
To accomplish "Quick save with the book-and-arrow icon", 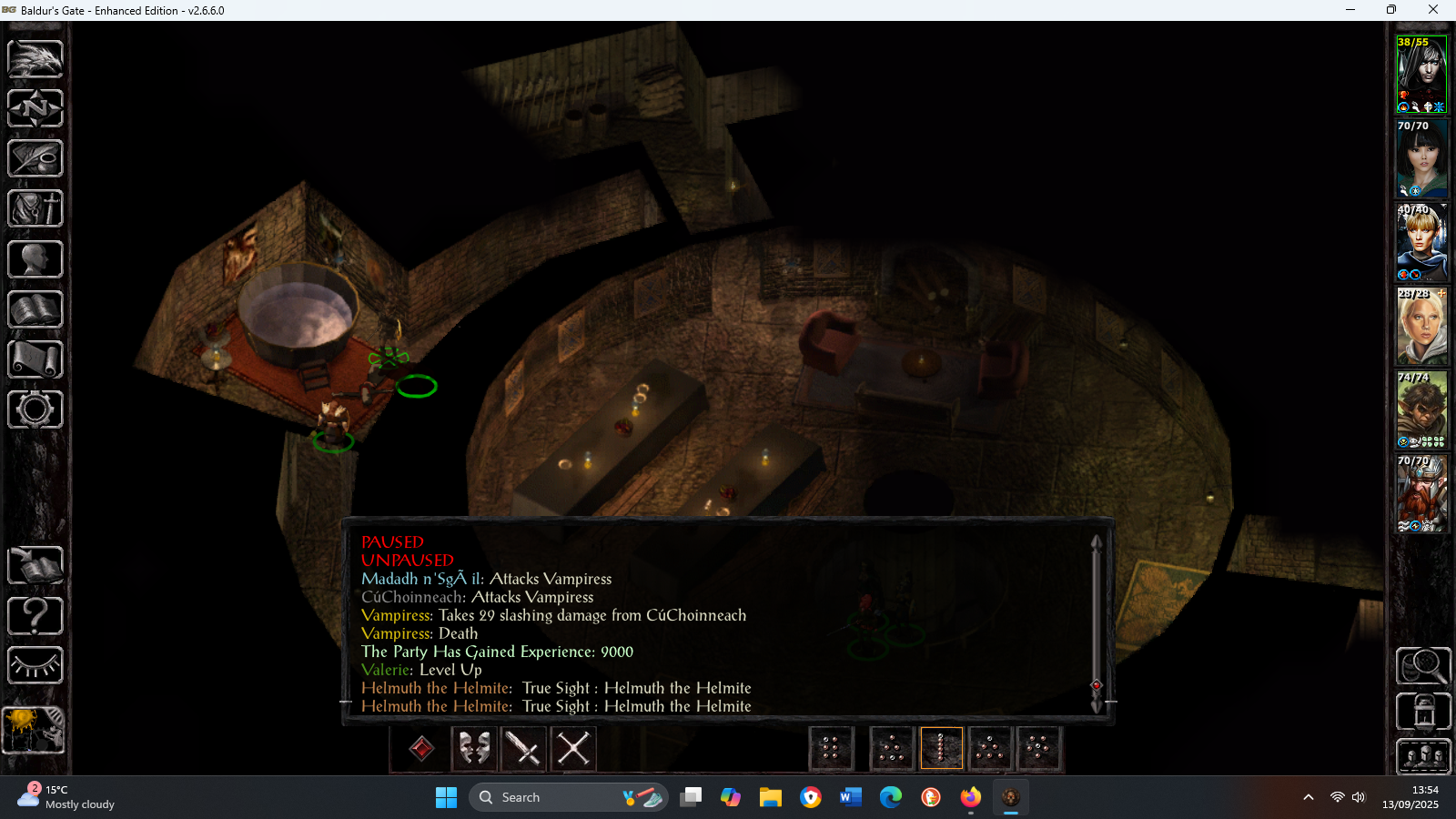I will pyautogui.click(x=35, y=566).
